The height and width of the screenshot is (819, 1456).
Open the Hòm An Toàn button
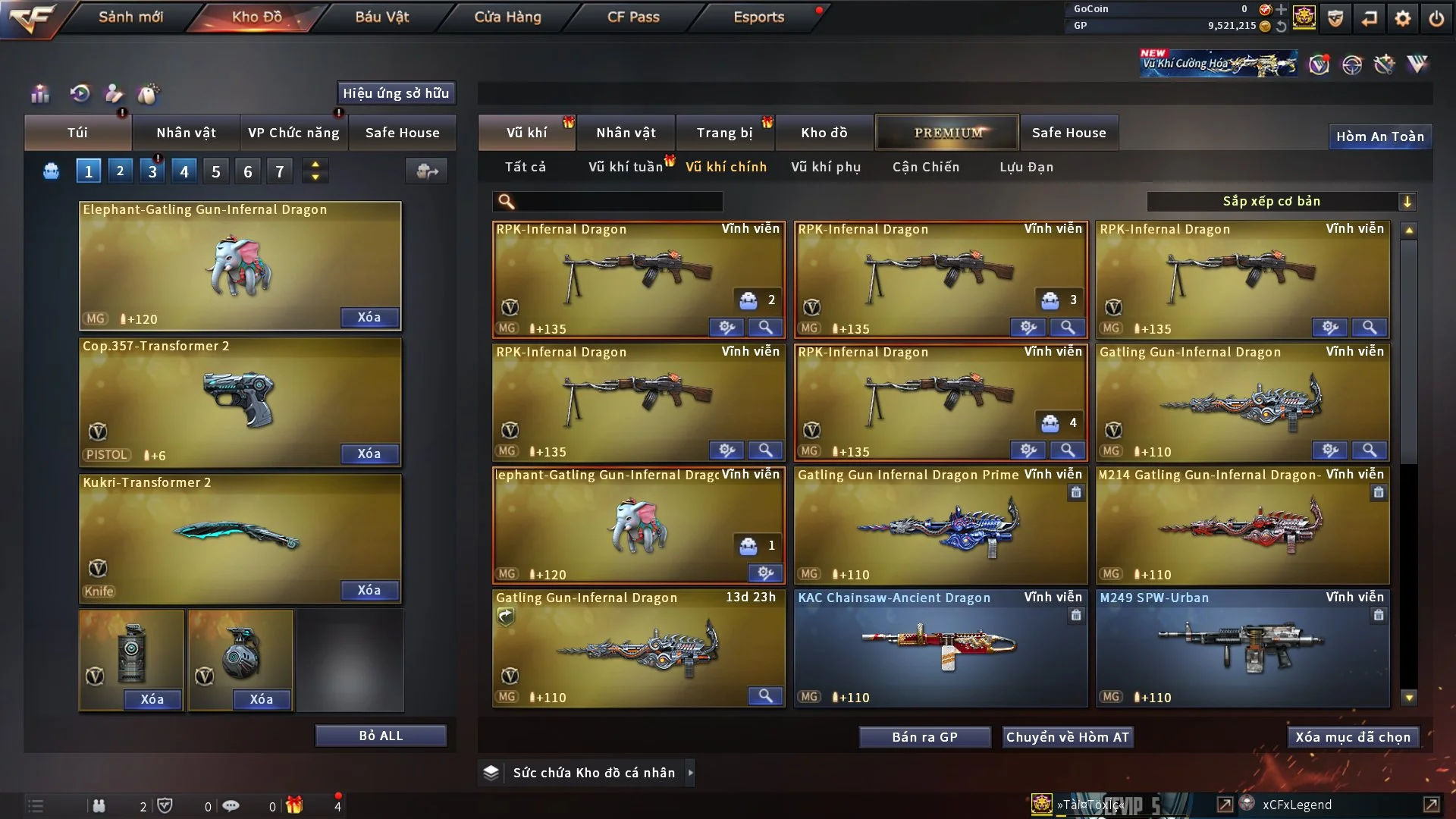tap(1379, 136)
